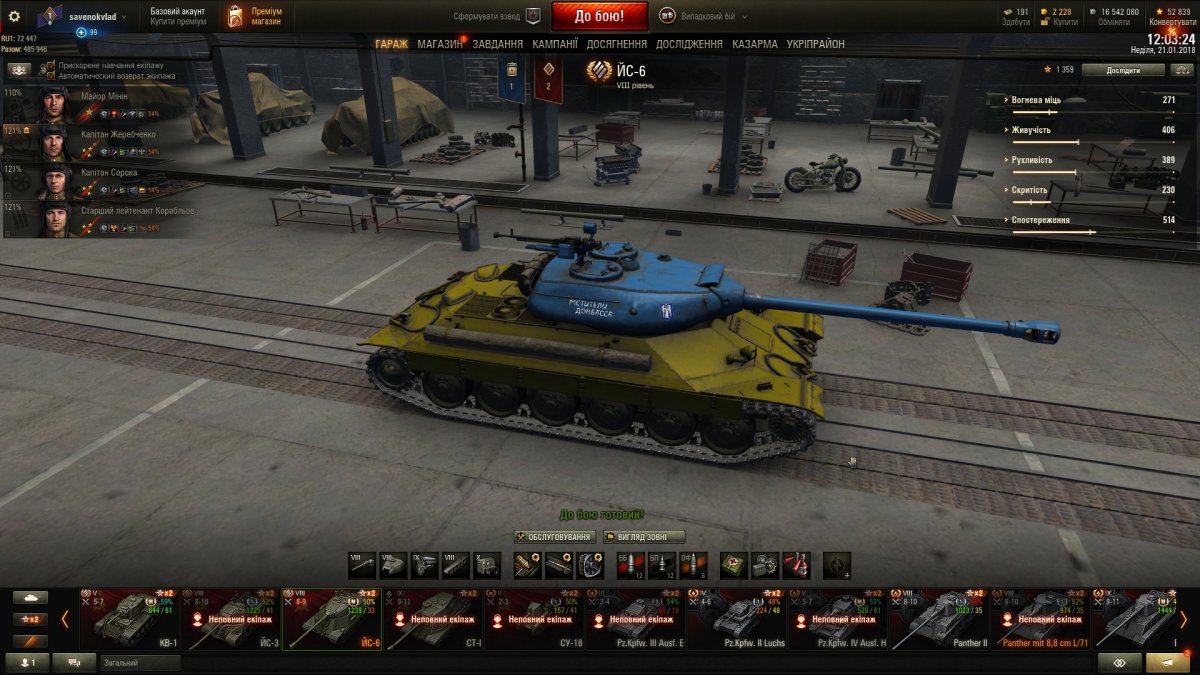The width and height of the screenshot is (1200, 675).
Task: Switch to the КАЗАРМА tab
Action: coord(755,44)
